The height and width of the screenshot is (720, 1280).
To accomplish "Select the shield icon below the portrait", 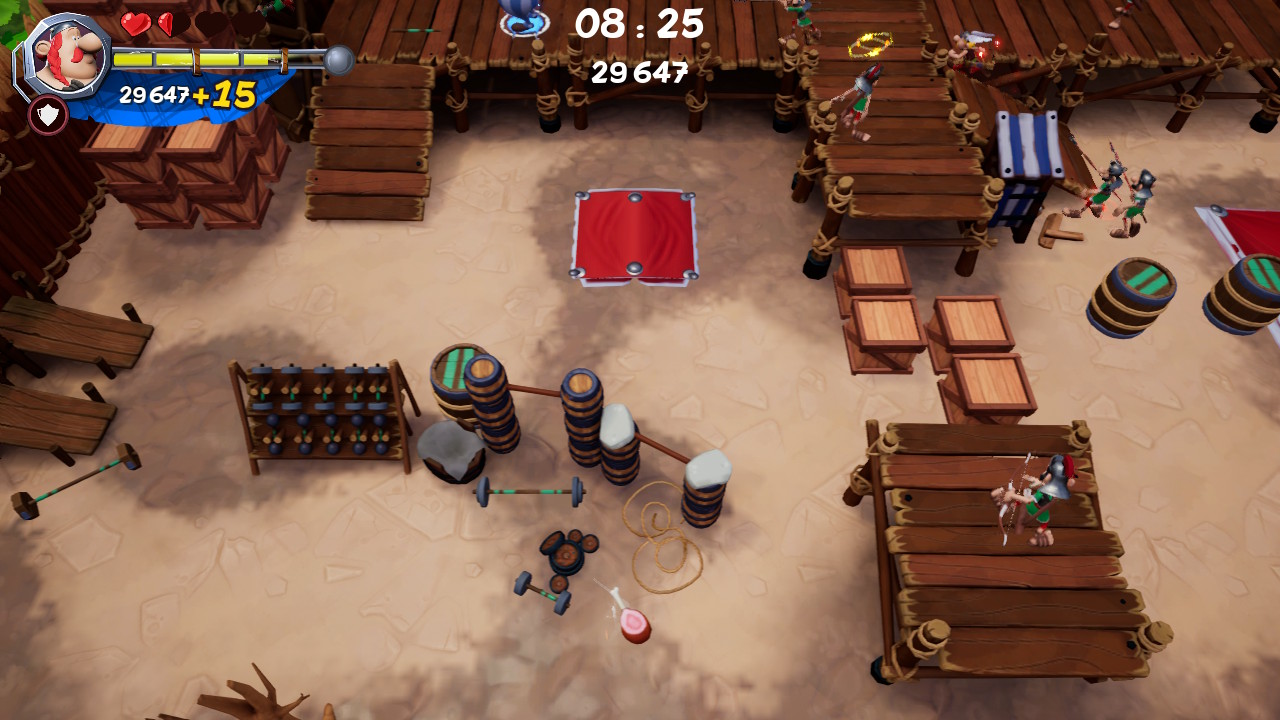I will [x=48, y=115].
